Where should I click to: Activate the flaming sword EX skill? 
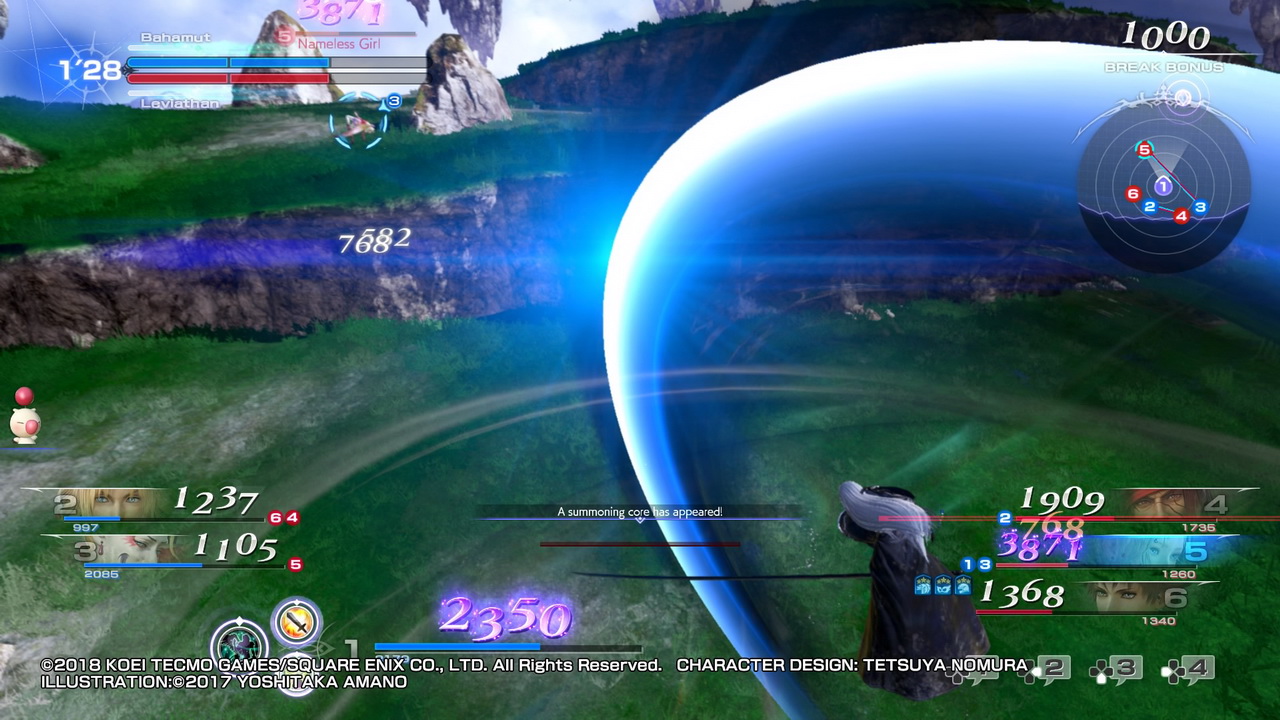click(x=297, y=623)
